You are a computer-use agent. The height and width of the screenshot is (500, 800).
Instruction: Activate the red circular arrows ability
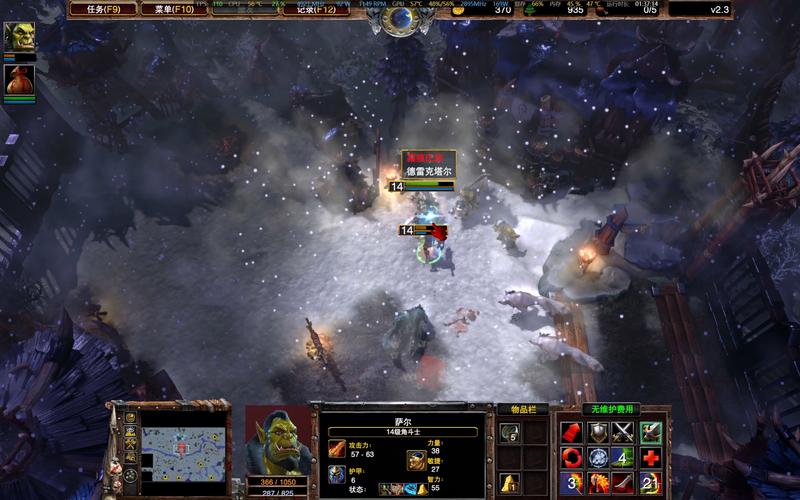tap(571, 458)
